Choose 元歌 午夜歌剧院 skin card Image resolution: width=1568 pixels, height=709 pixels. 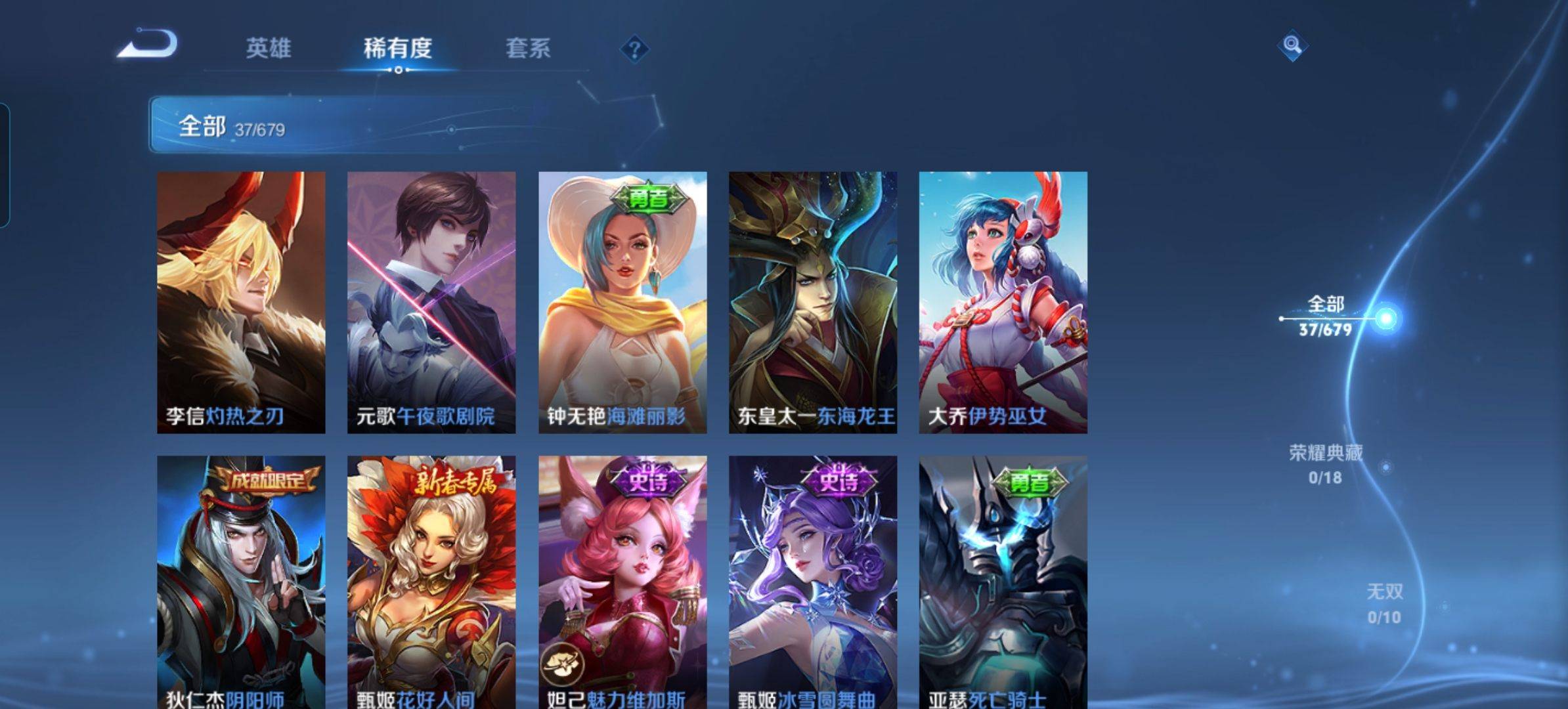[431, 302]
